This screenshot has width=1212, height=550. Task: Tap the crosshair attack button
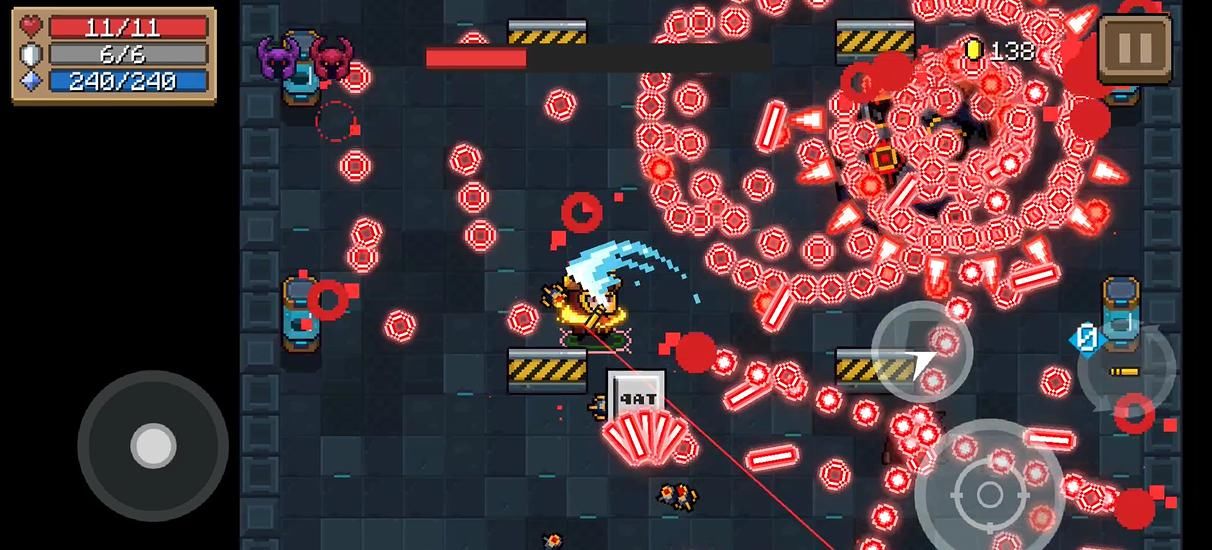coord(988,493)
